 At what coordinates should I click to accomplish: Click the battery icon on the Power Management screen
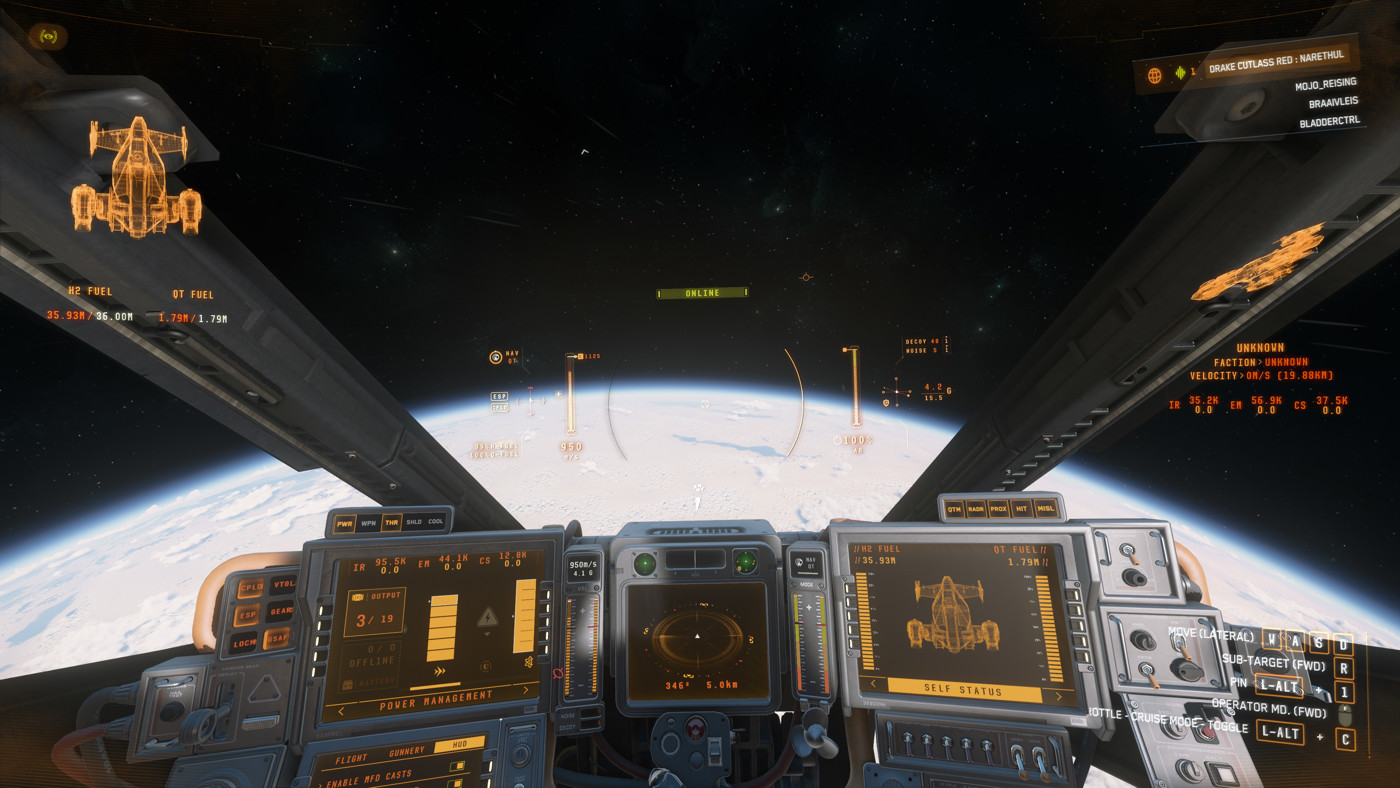point(346,682)
